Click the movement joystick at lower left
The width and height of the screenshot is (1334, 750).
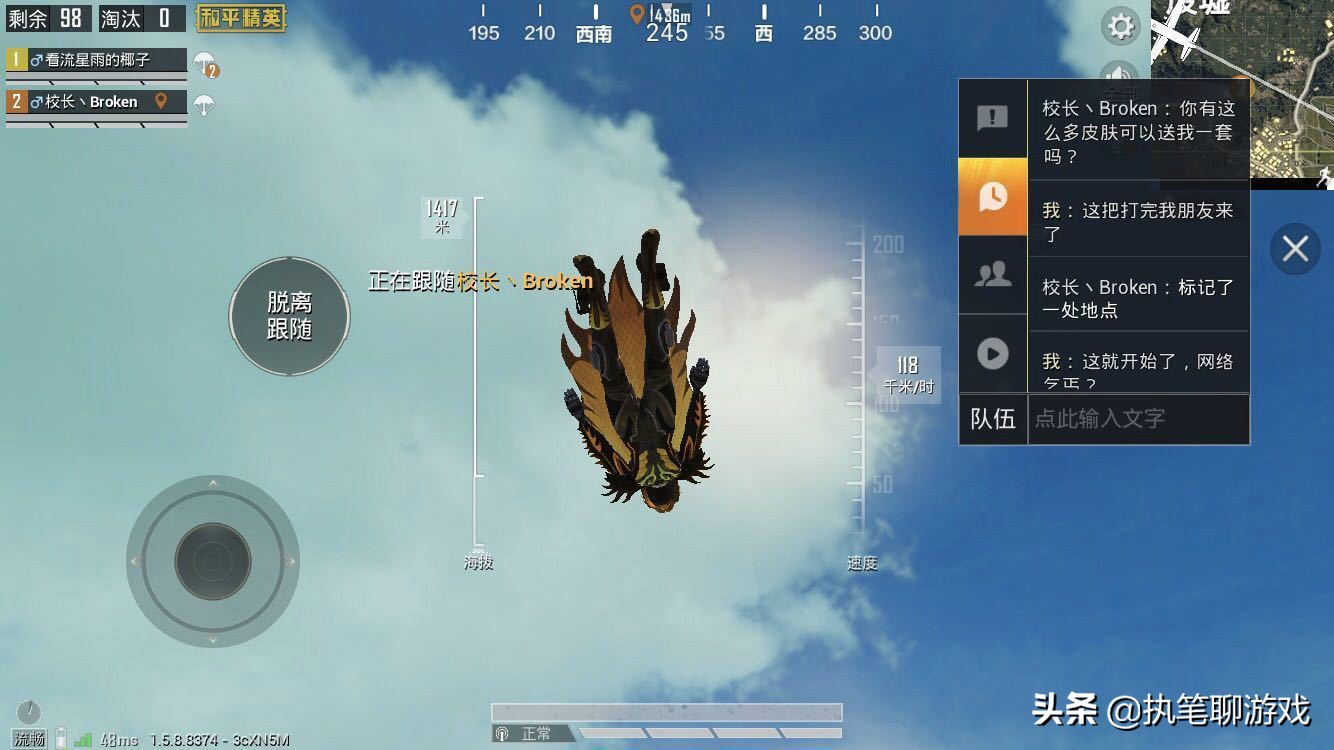[213, 562]
